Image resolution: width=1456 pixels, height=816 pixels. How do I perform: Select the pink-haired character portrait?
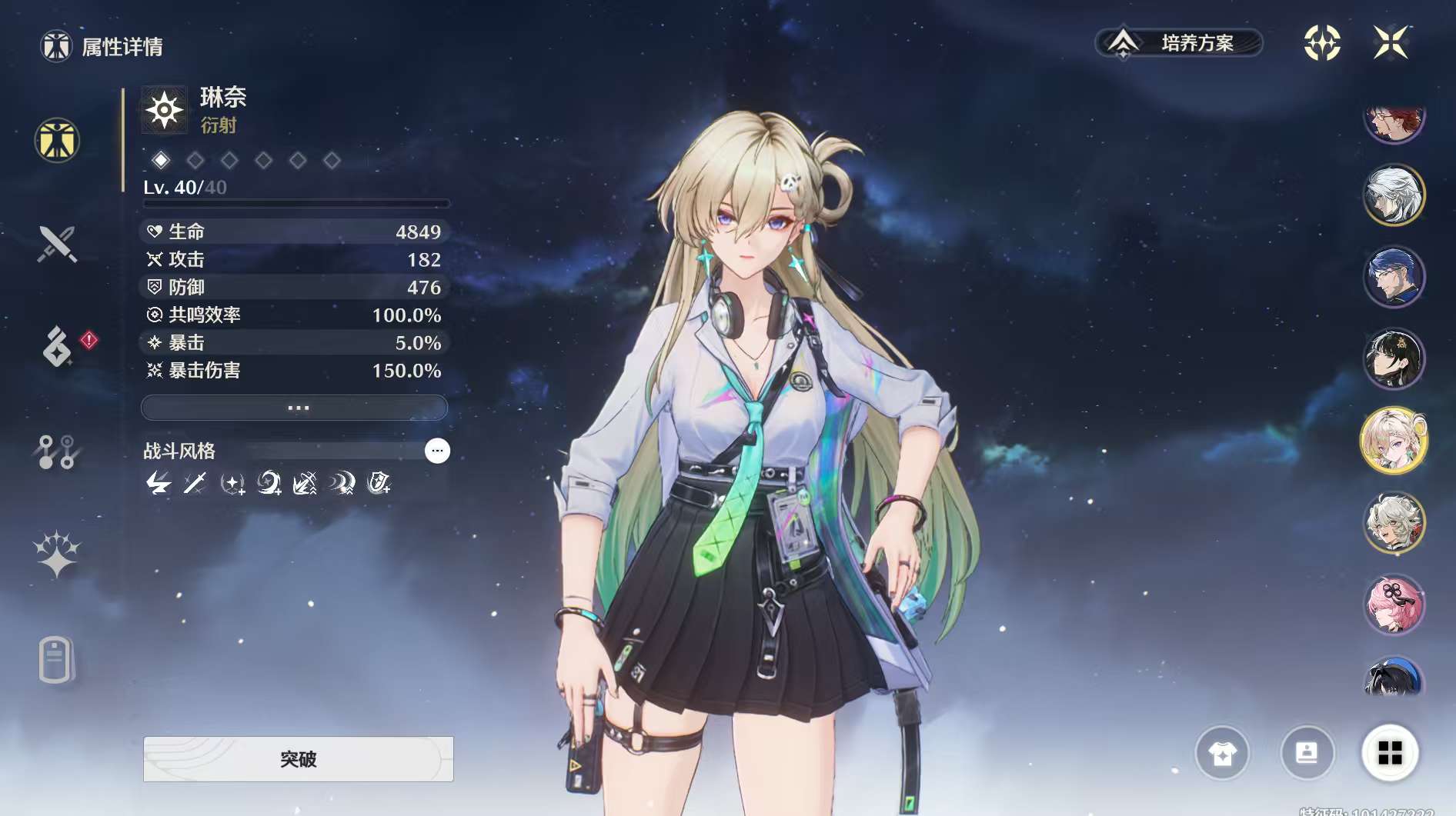1394,605
